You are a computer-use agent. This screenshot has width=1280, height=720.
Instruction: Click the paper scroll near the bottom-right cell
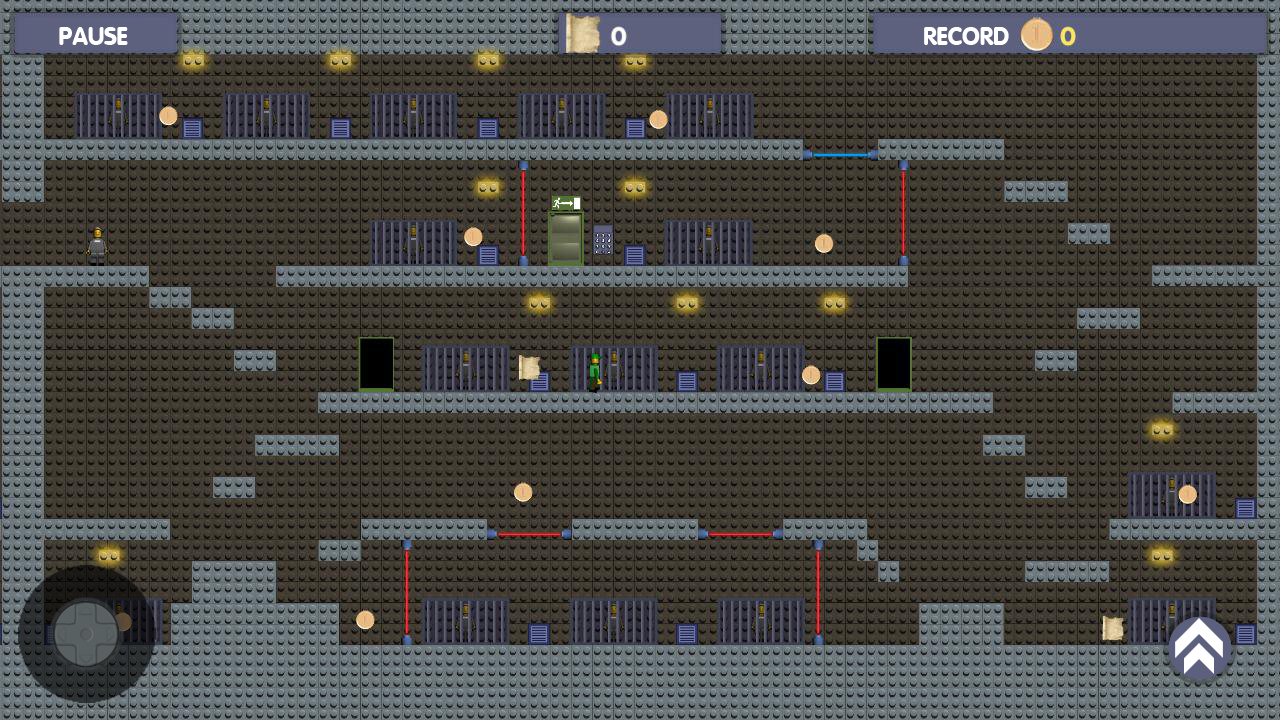(x=1113, y=628)
